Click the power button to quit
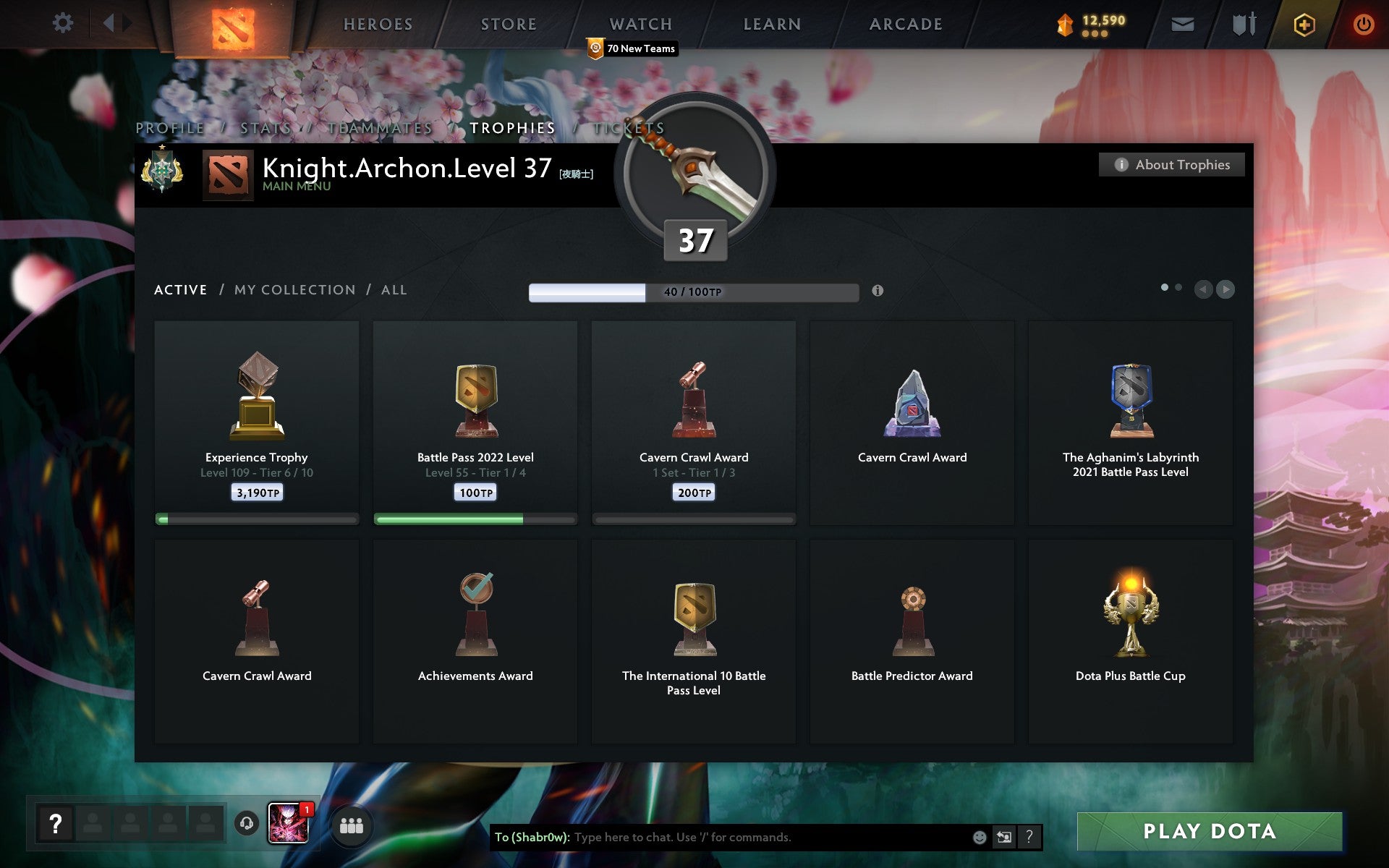Viewport: 1389px width, 868px height. coord(1363,23)
